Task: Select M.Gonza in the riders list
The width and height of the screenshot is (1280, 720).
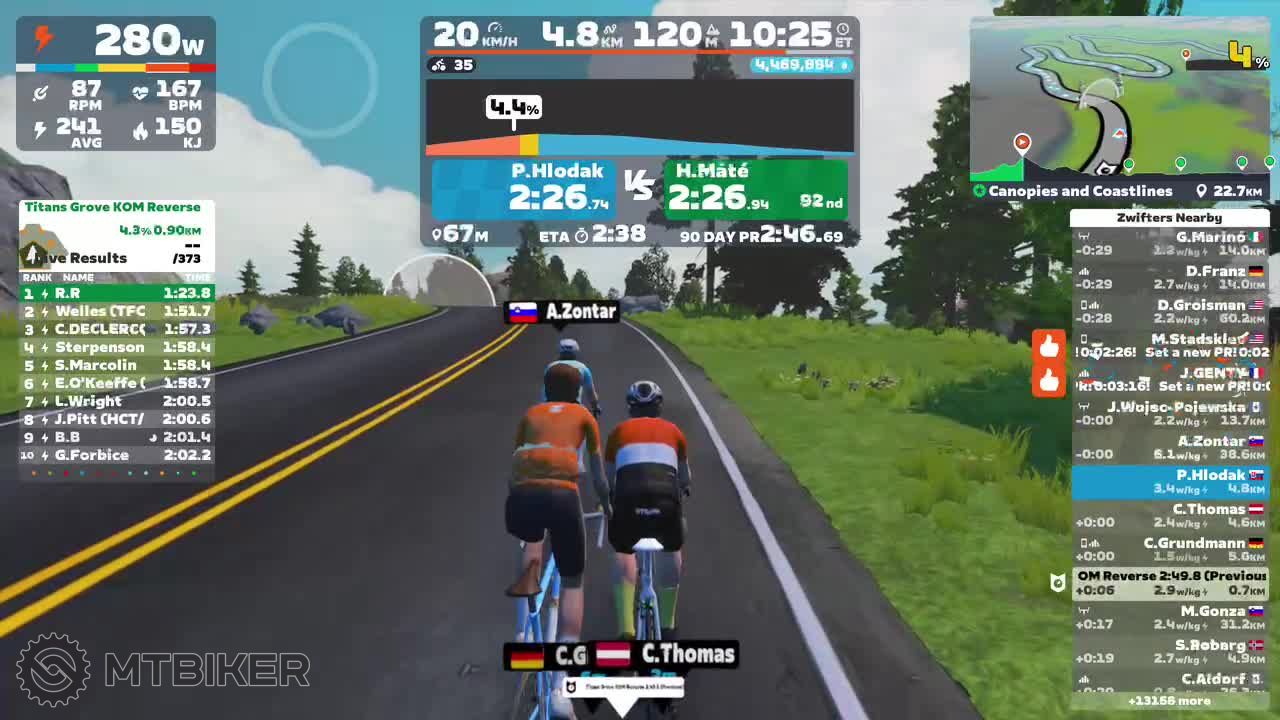Action: click(x=1170, y=618)
